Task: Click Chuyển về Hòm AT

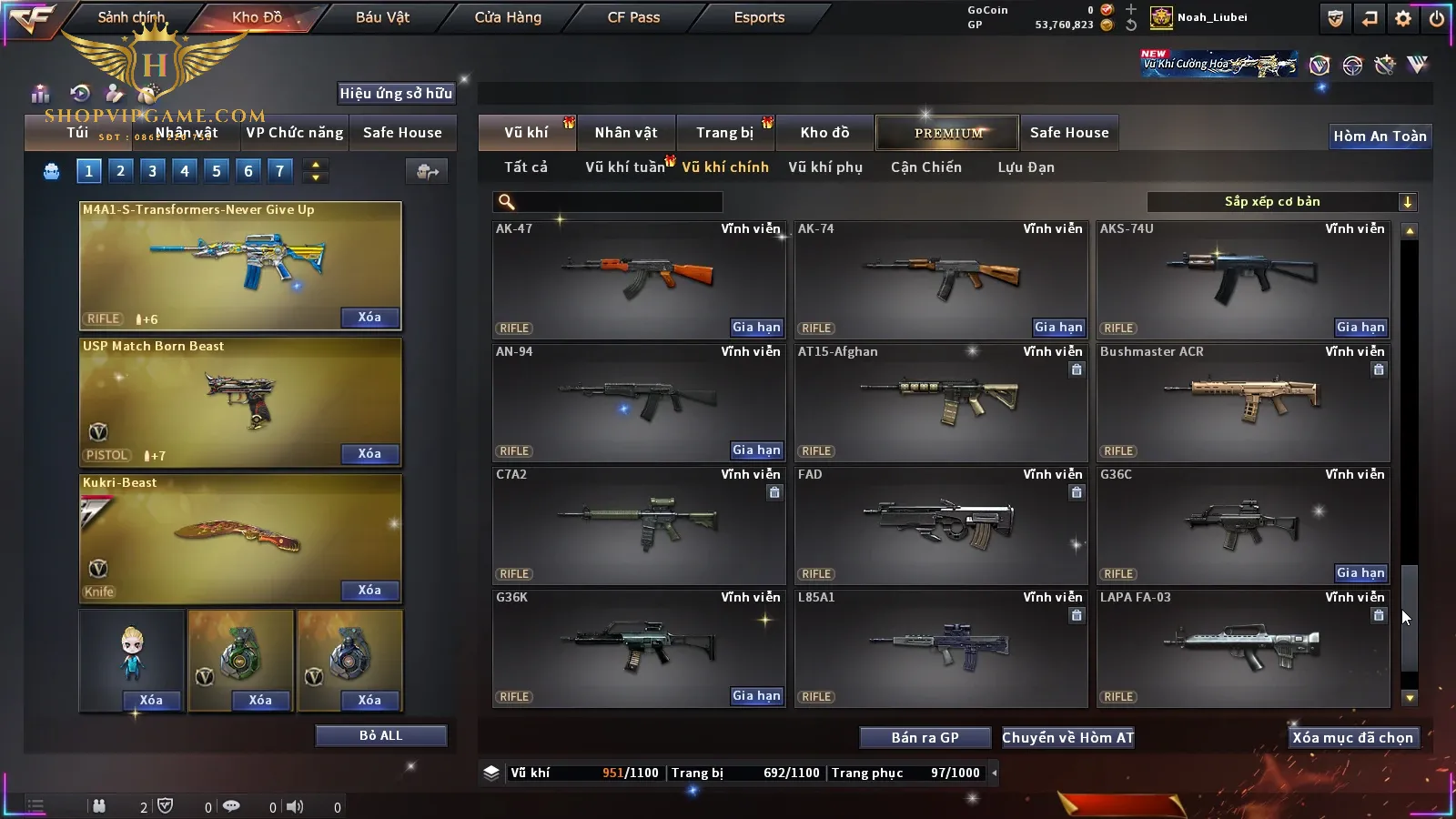Action: (x=1067, y=738)
